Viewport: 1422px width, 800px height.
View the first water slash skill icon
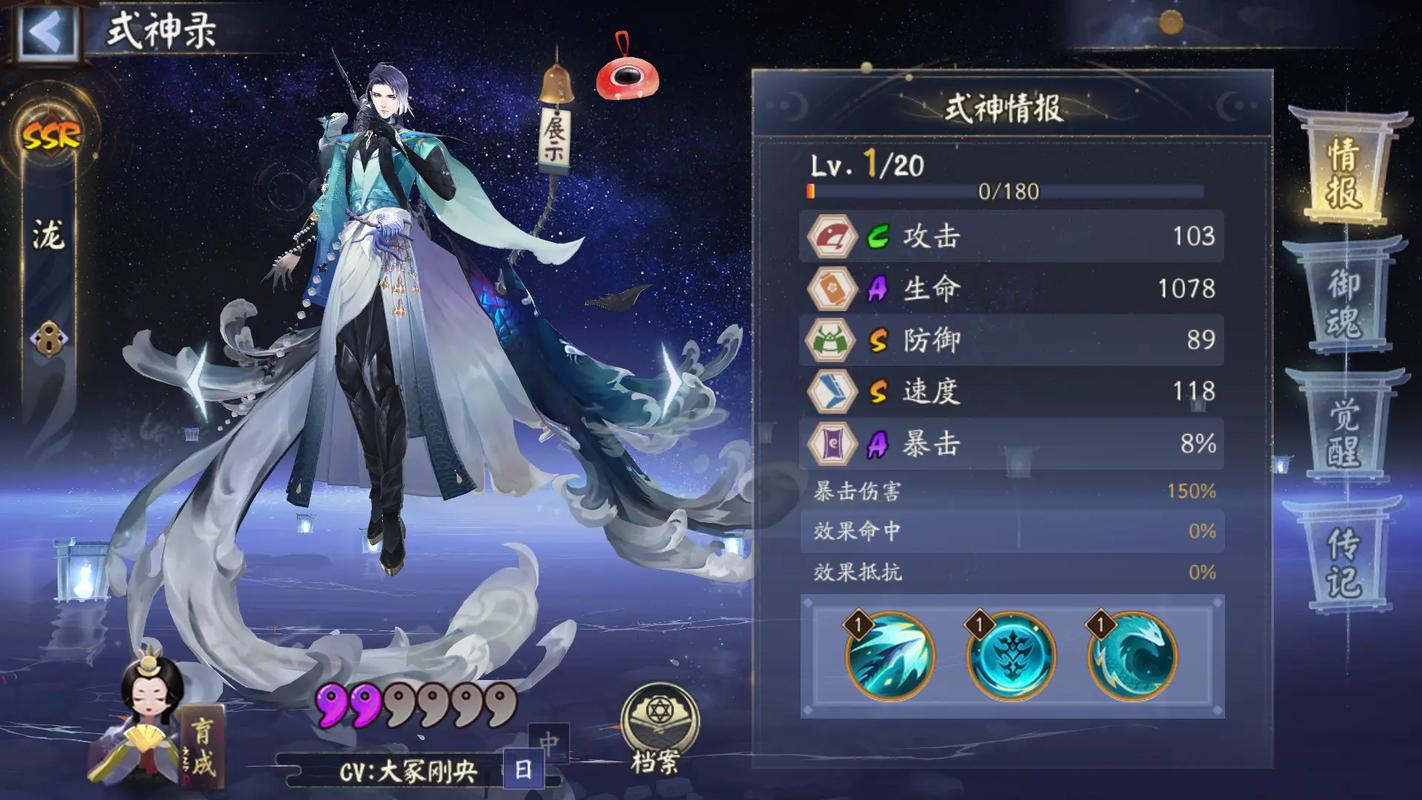[x=890, y=656]
